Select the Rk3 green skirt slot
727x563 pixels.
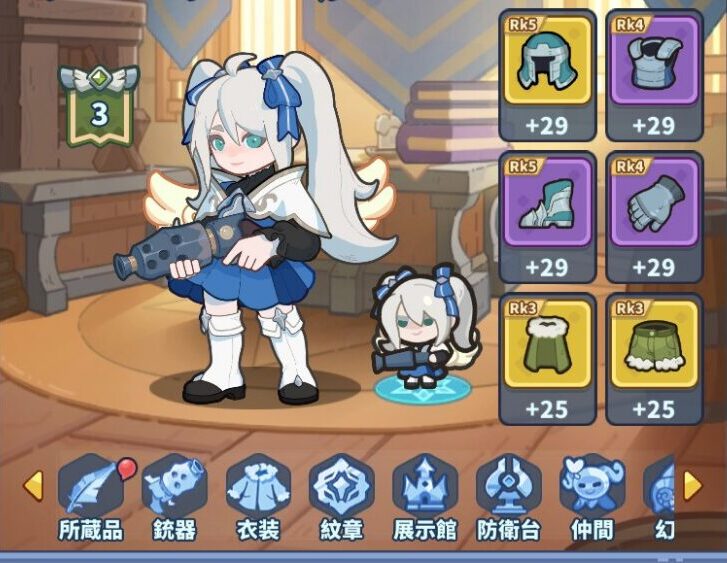tap(654, 359)
